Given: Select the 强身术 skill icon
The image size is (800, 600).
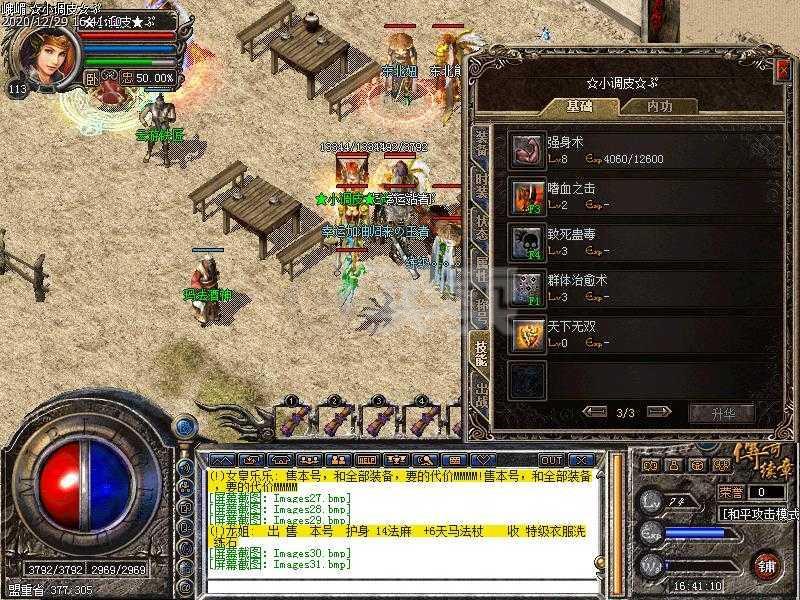Looking at the screenshot, I should point(525,150).
